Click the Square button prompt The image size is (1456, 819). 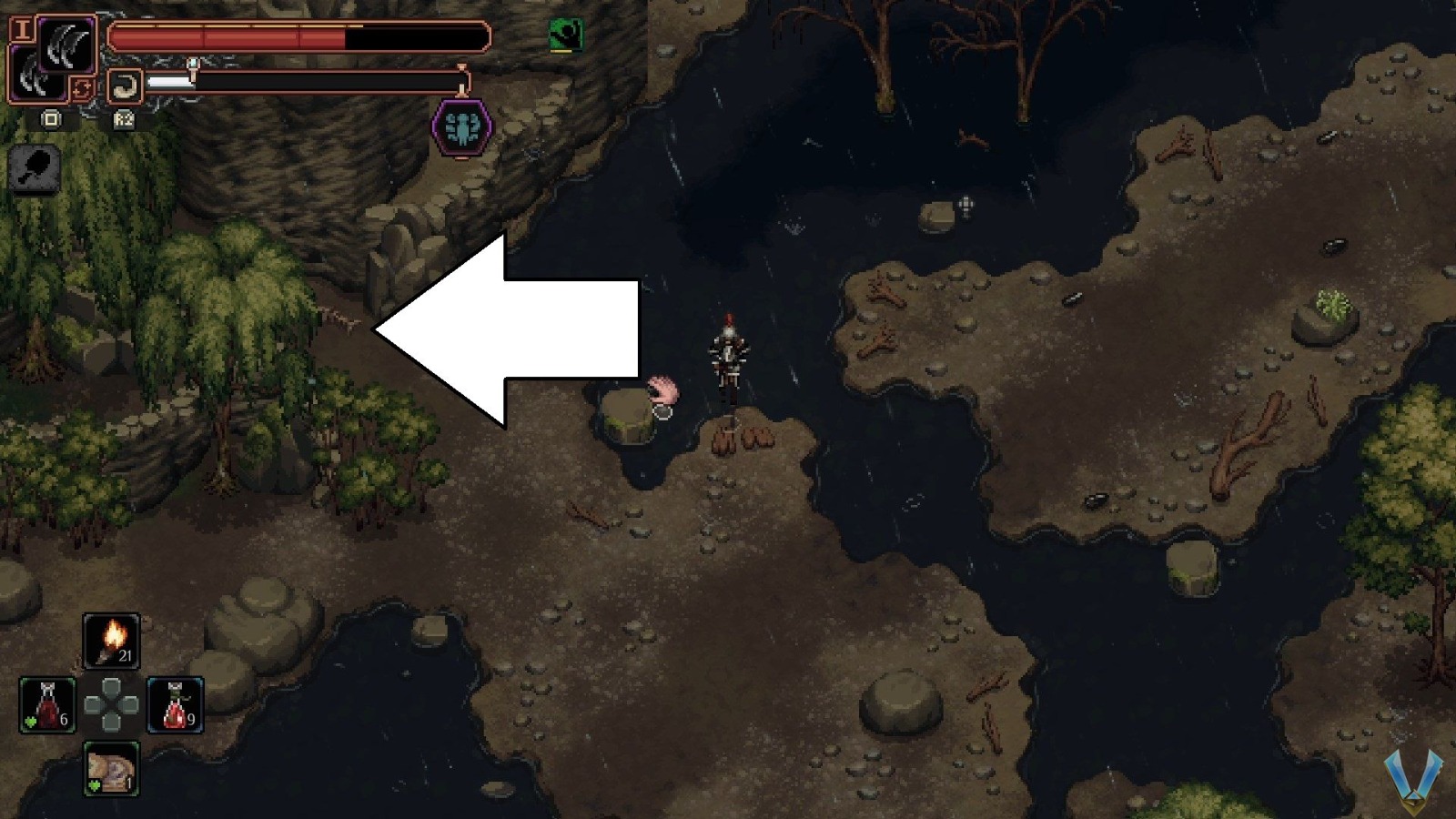pos(50,119)
